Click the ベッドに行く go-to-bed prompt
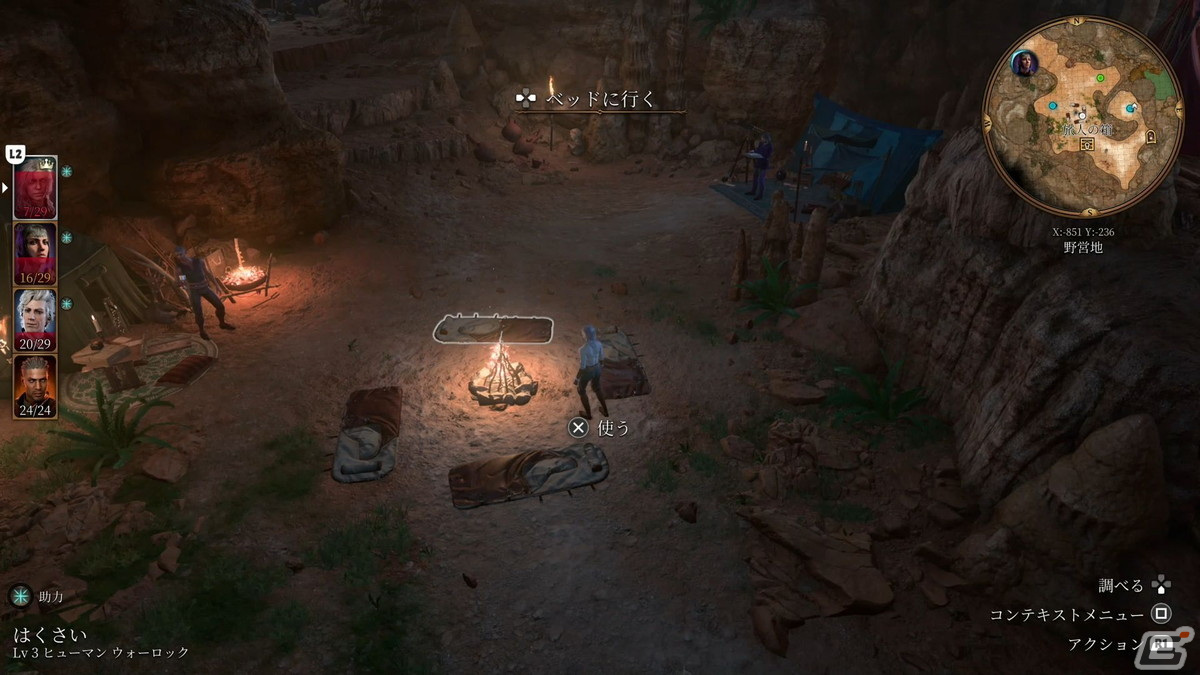The height and width of the screenshot is (675, 1200). 598,98
